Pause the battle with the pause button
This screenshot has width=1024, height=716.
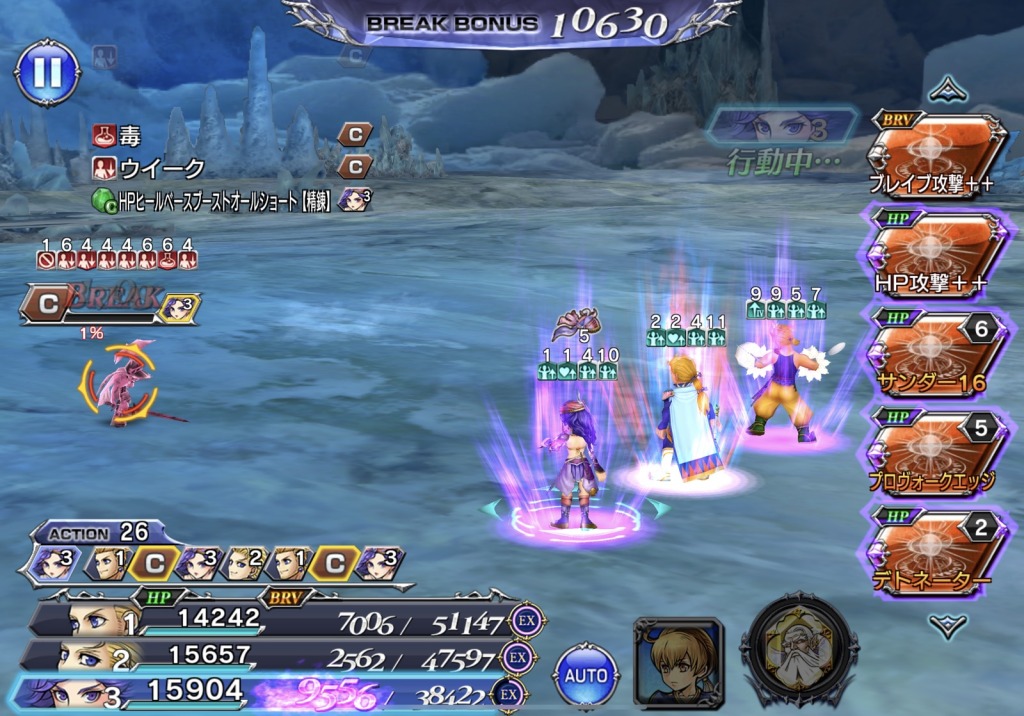(47, 72)
